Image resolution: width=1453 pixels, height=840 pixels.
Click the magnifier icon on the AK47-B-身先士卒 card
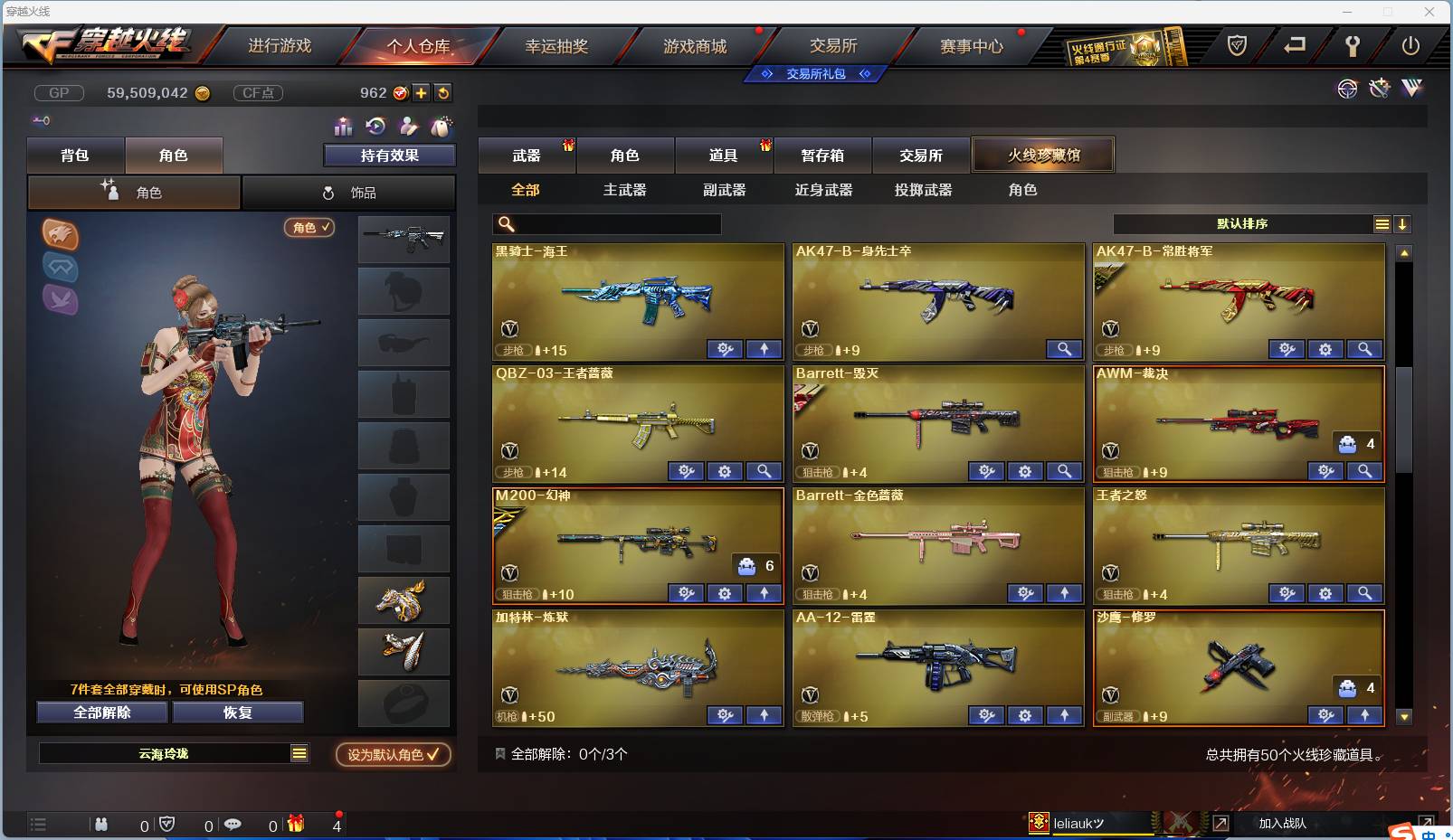(x=1064, y=349)
